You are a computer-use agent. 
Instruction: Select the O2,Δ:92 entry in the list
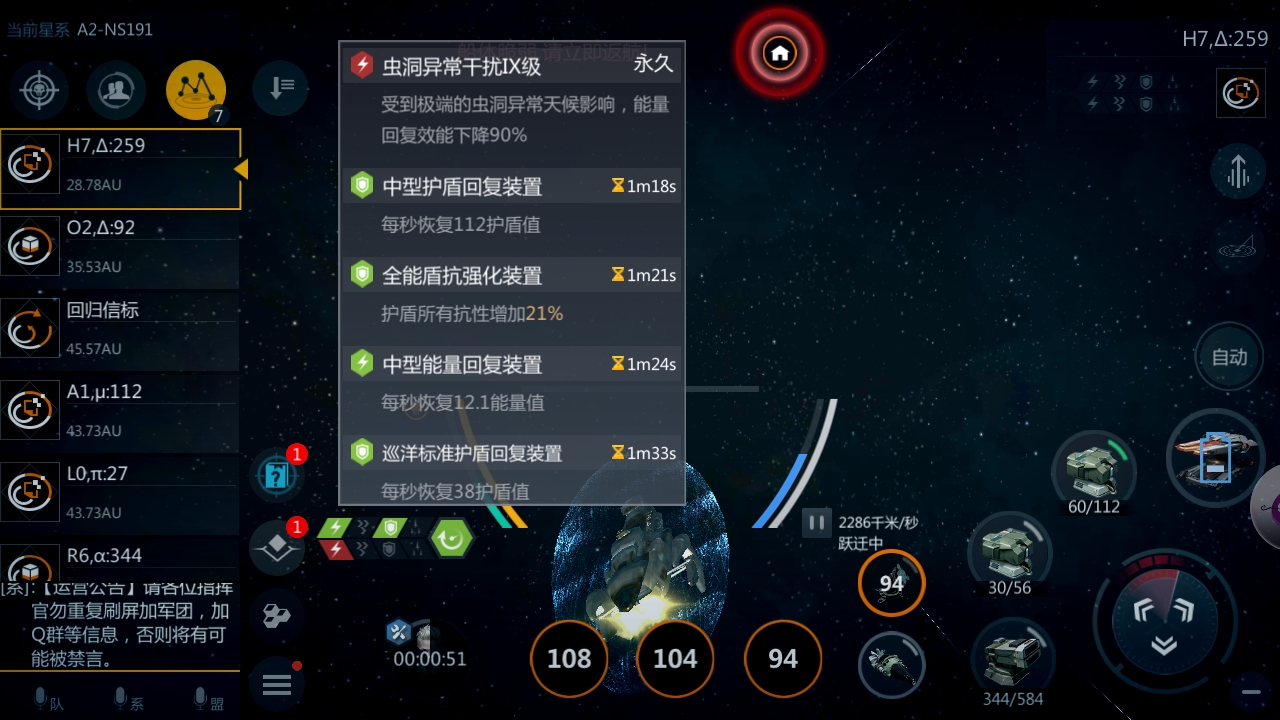(120, 246)
